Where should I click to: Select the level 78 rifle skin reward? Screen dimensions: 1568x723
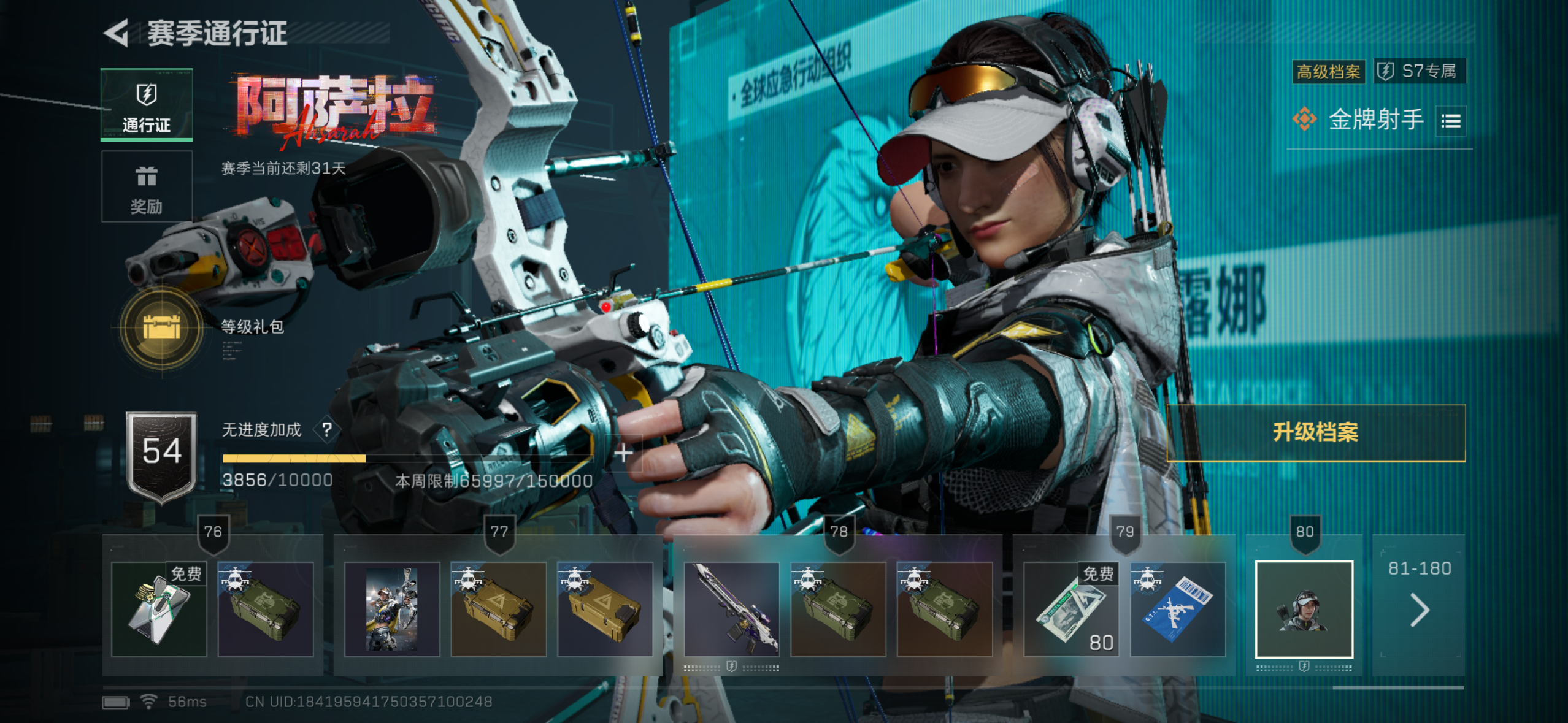point(731,609)
